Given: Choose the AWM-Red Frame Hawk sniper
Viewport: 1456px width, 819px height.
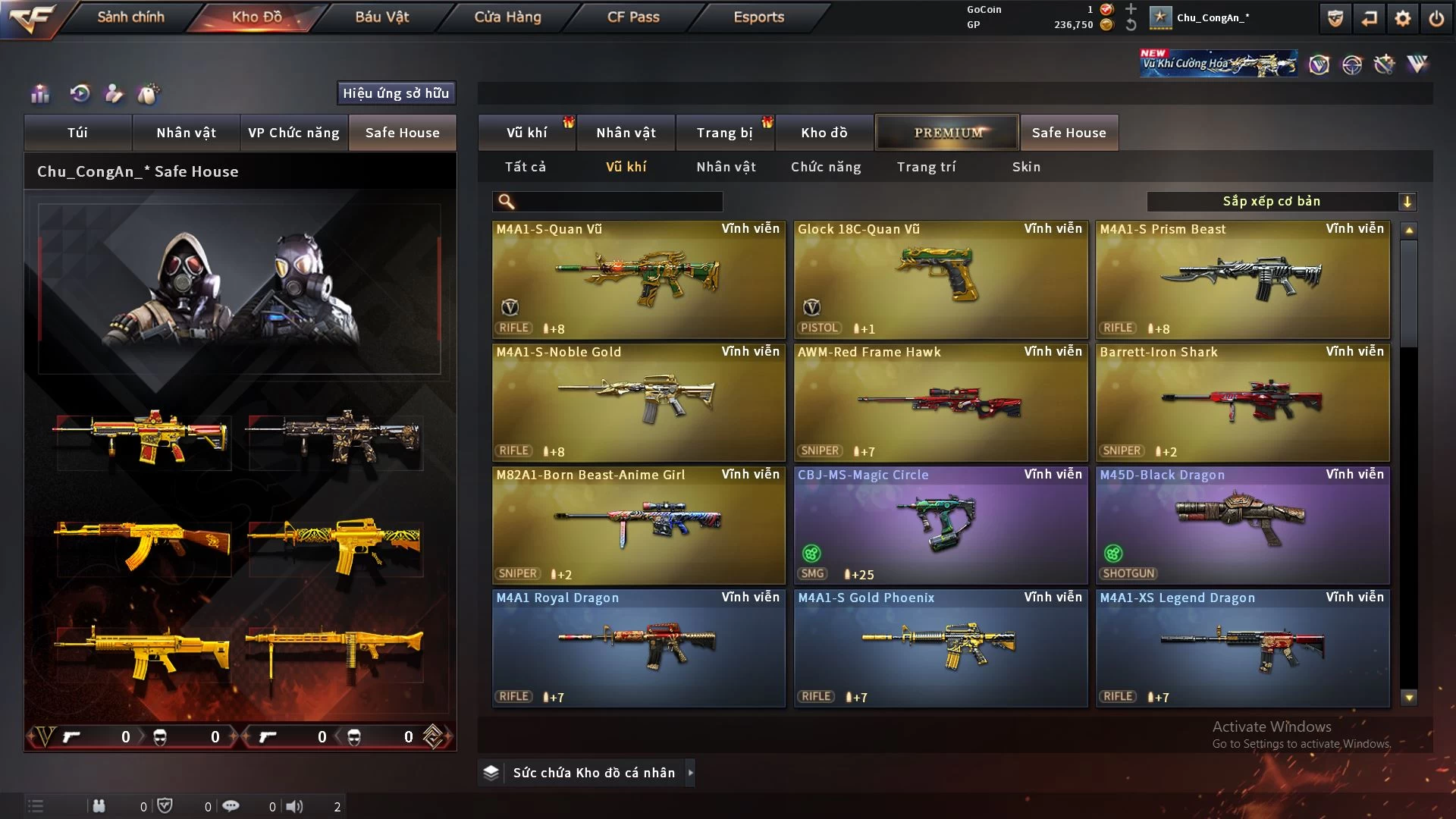Looking at the screenshot, I should [x=940, y=402].
